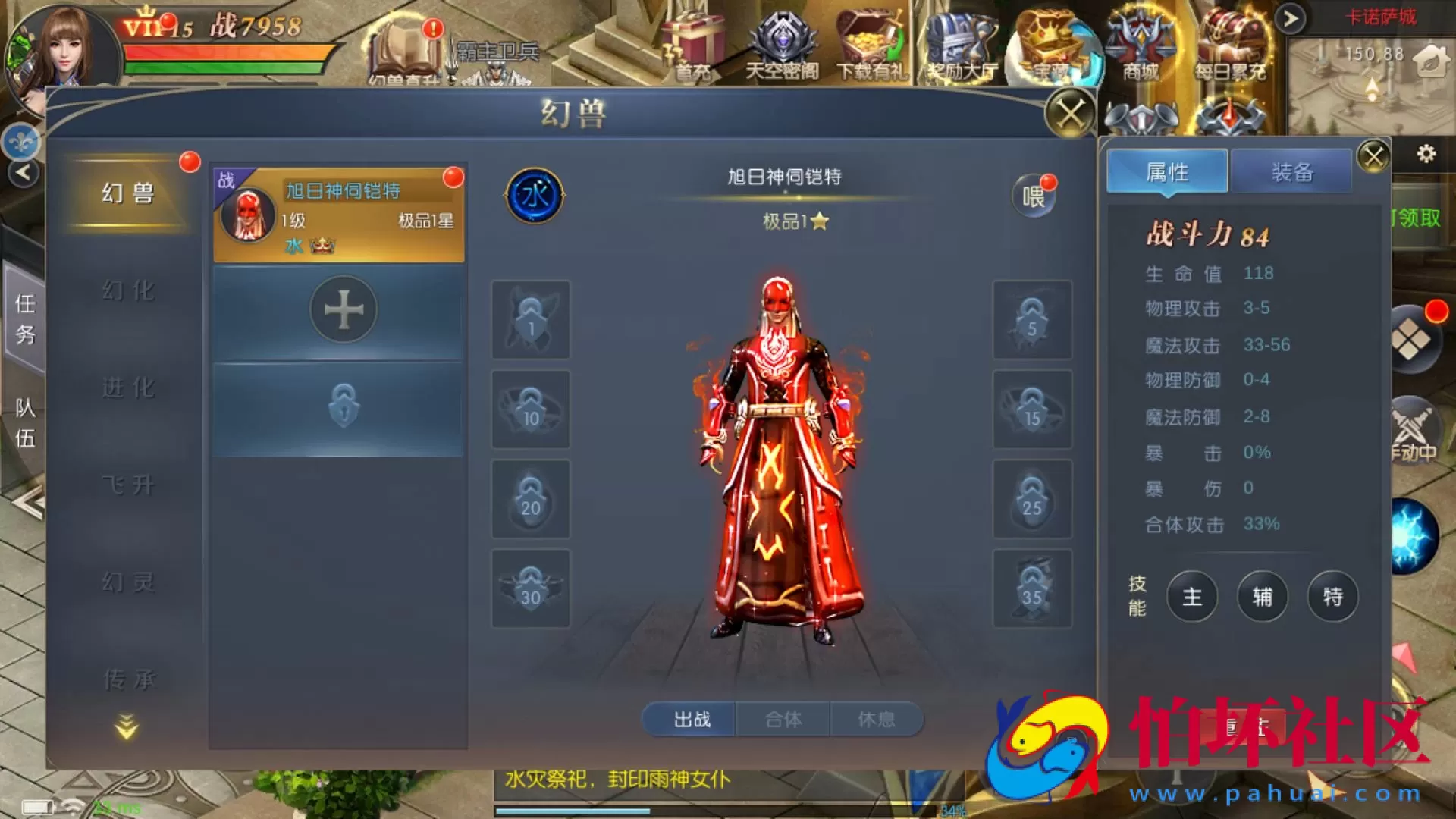Screen dimensions: 1456x819
Task: Select the 出战 deploy option for the pet
Action: click(x=689, y=720)
